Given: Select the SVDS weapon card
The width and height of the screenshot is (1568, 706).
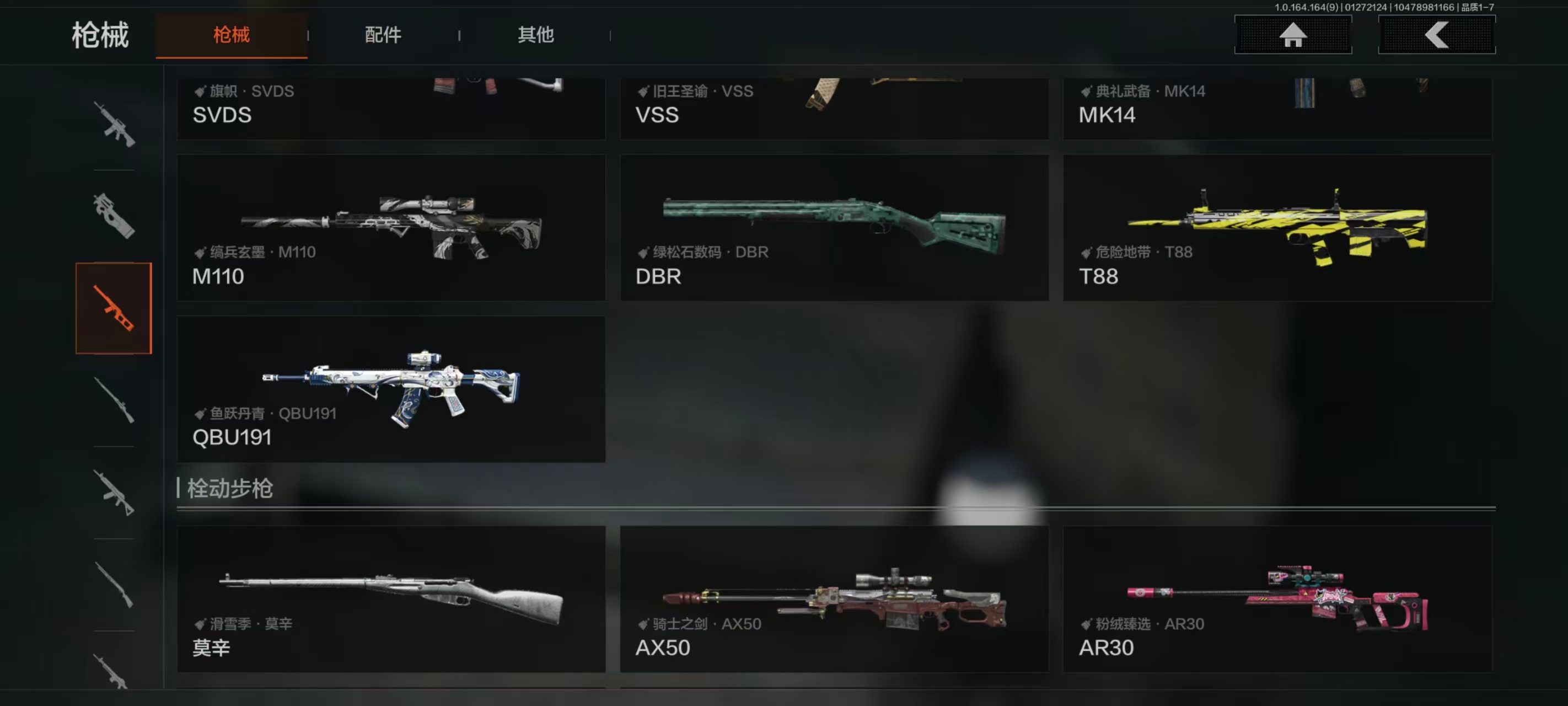Looking at the screenshot, I should click(x=391, y=109).
